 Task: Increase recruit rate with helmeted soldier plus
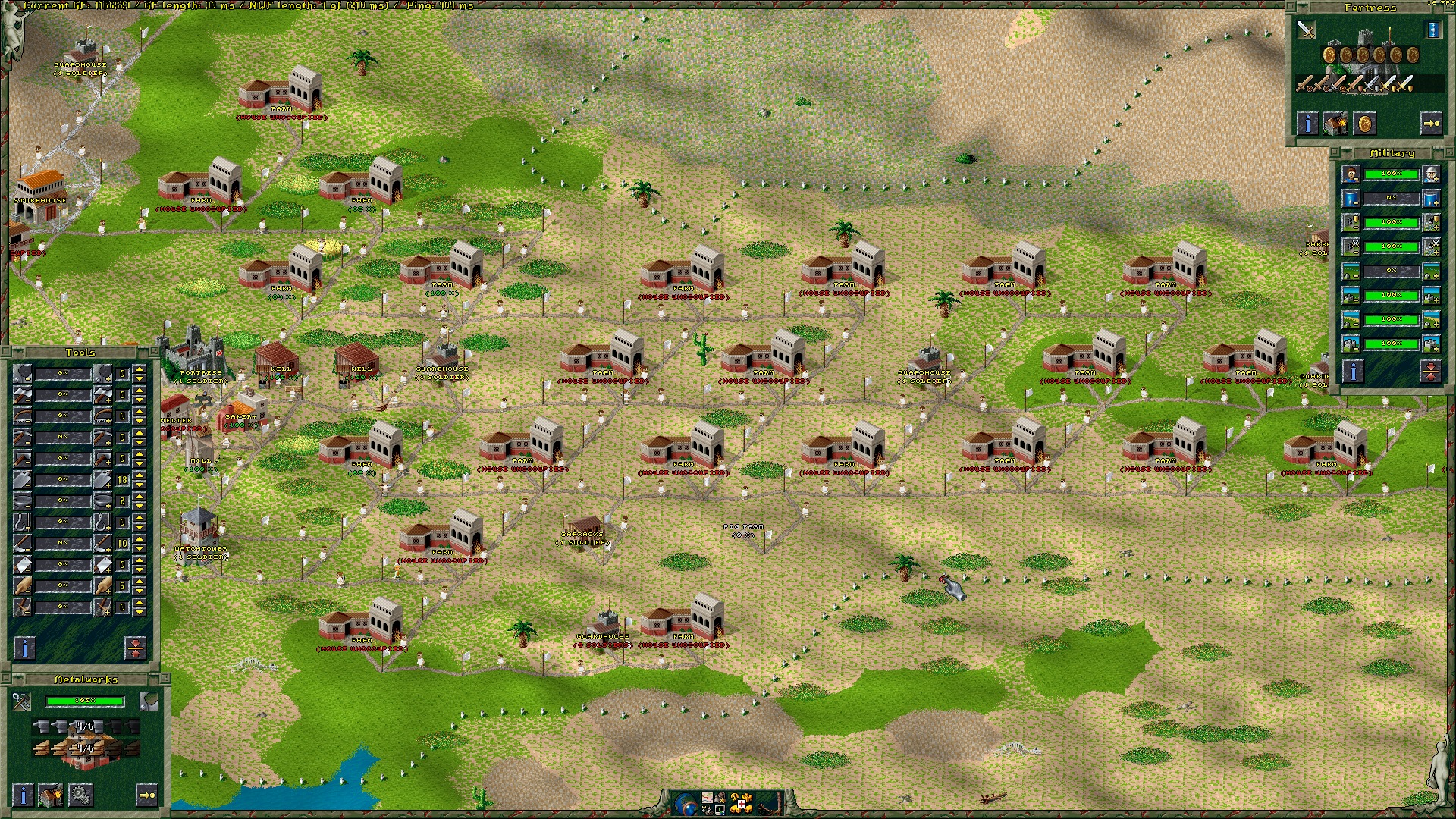1431,174
